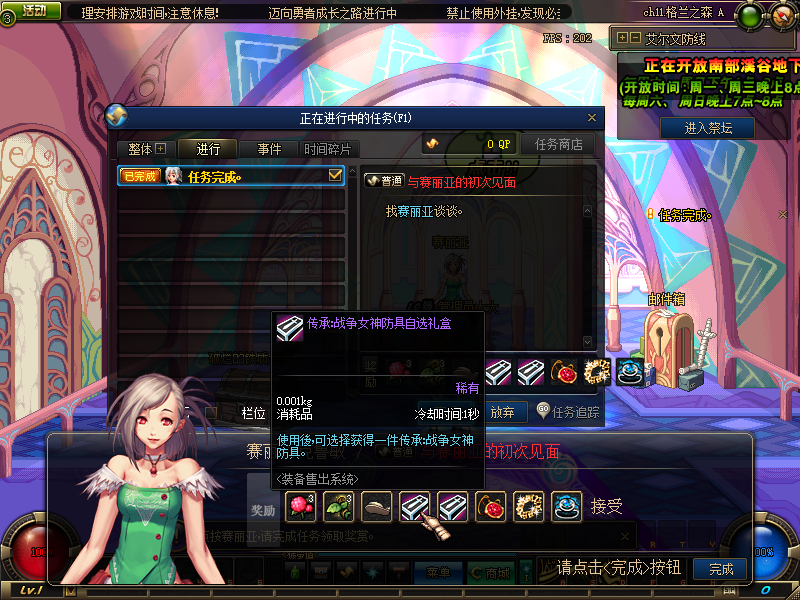Select the 整体 quest tab
800x600 pixels.
pos(146,149)
